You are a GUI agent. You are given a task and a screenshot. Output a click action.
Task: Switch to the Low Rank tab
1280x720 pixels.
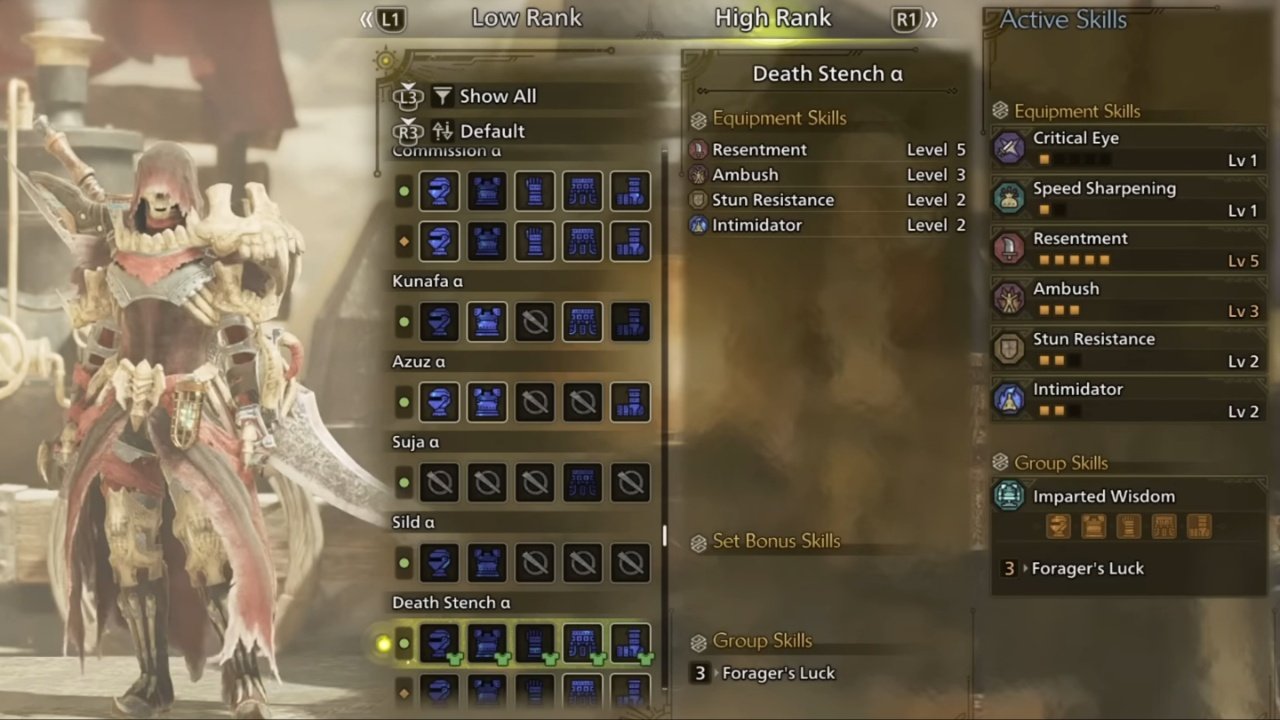click(x=526, y=17)
